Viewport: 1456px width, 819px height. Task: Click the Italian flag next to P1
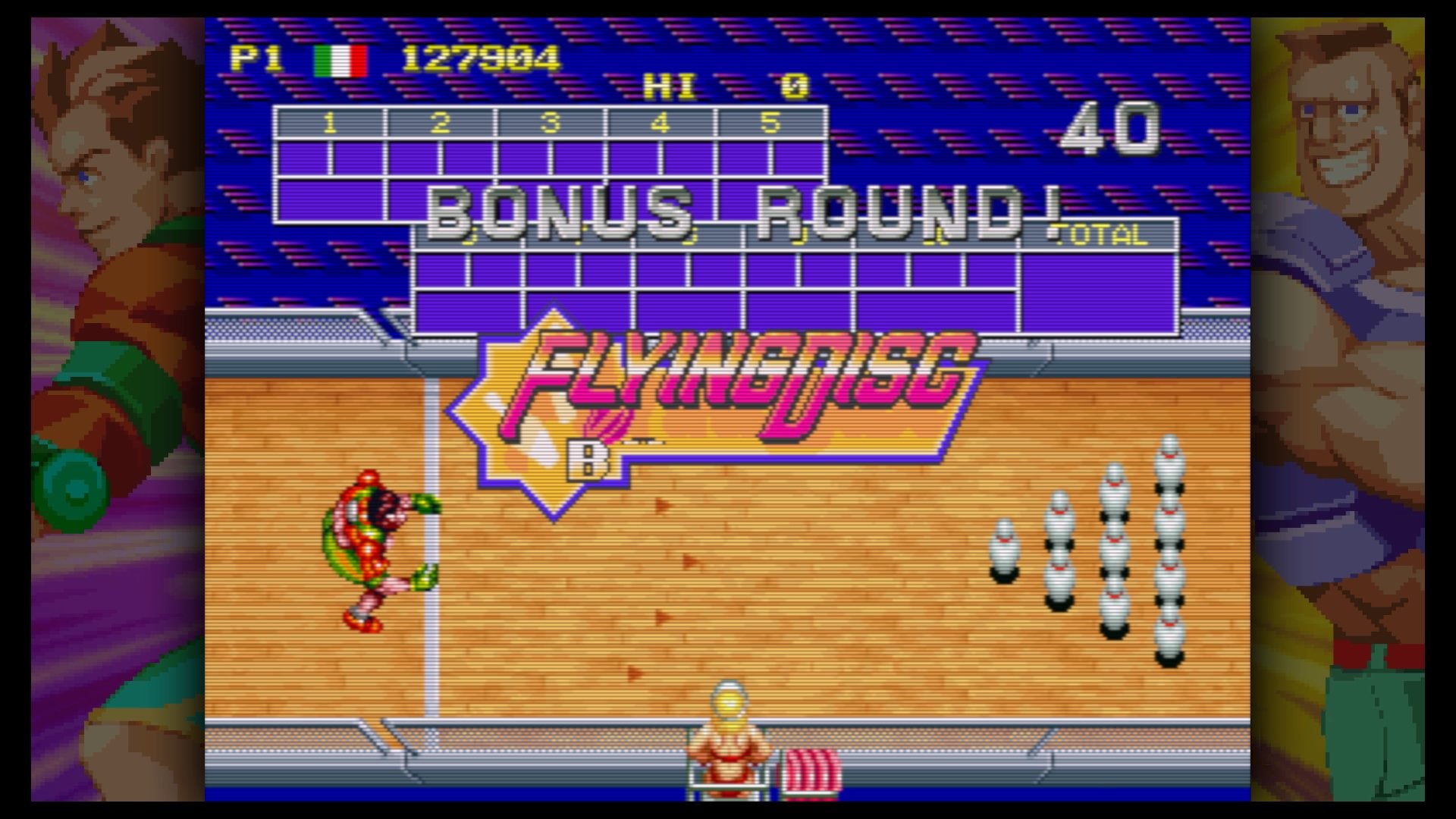tap(340, 60)
